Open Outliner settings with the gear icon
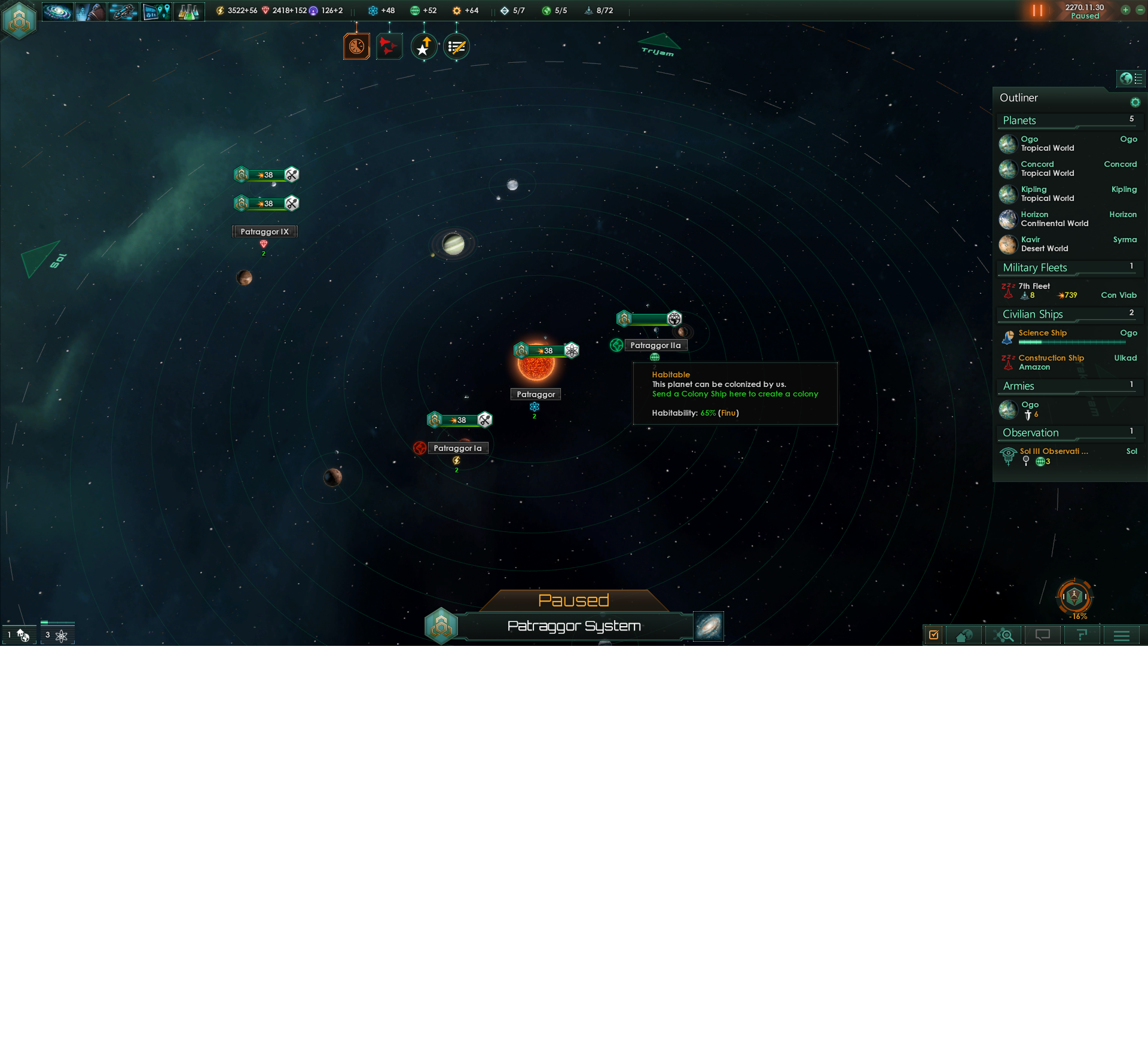 click(x=1135, y=101)
